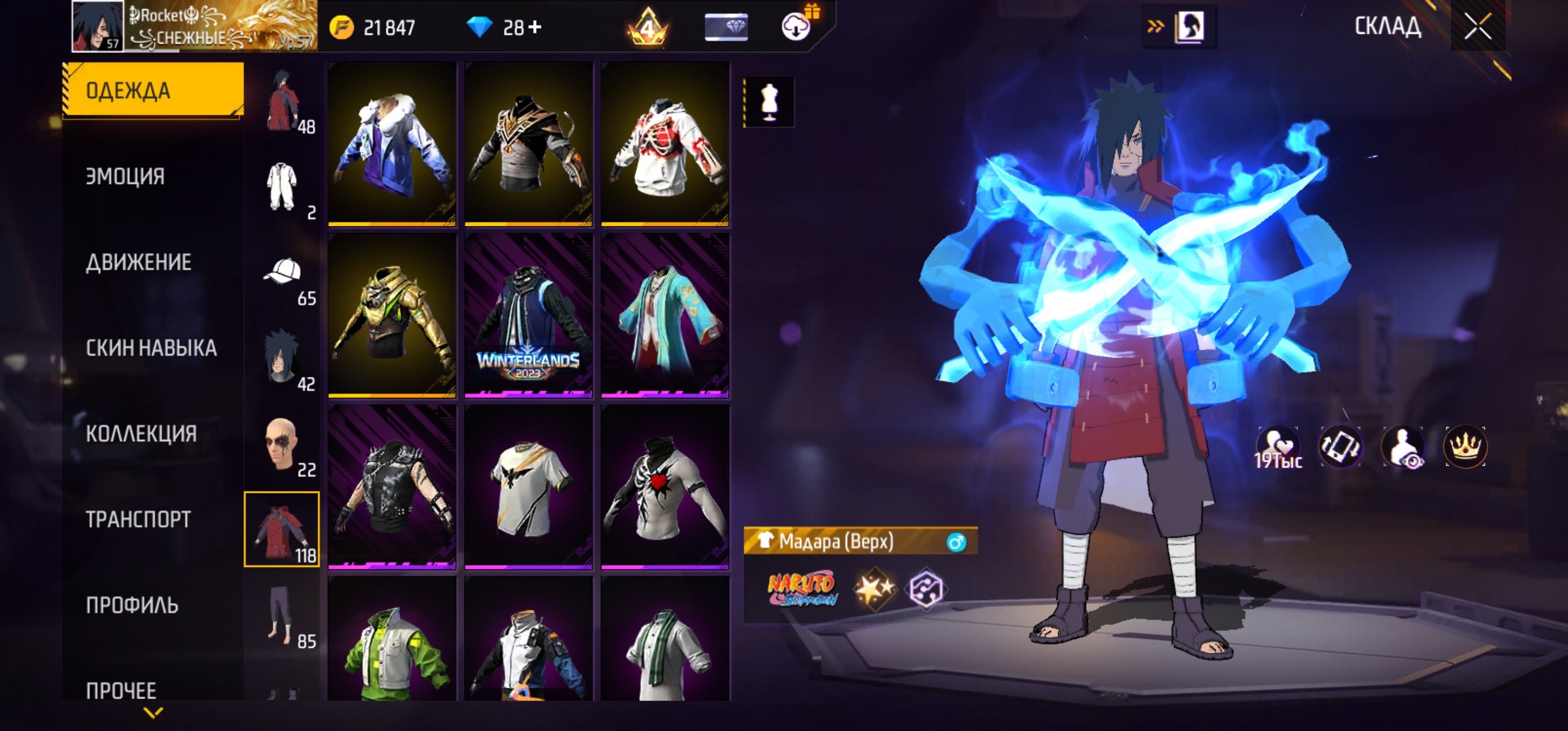This screenshot has width=1568, height=731.
Task: Open the КОЛЛЕКЦИЯ section
Action: [x=141, y=434]
